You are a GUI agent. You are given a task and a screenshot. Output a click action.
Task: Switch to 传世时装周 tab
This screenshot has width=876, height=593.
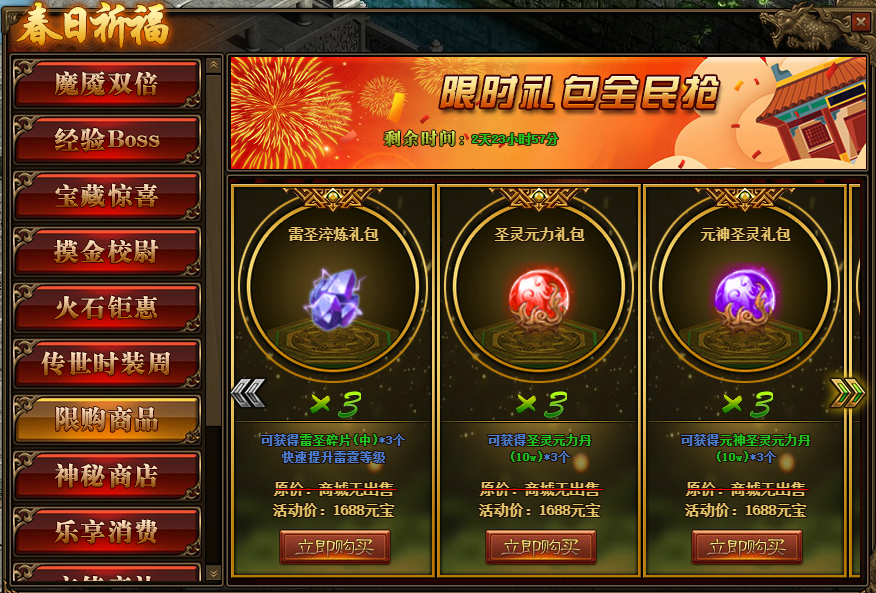(106, 364)
